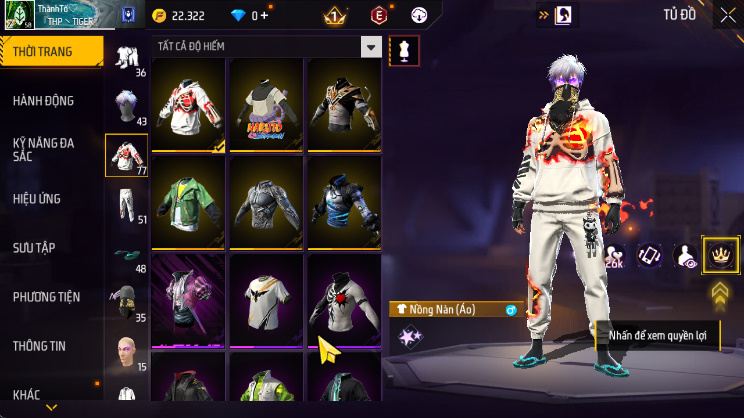Select the black shirt with red heart
Screen dimensions: 744x418
pos(342,298)
